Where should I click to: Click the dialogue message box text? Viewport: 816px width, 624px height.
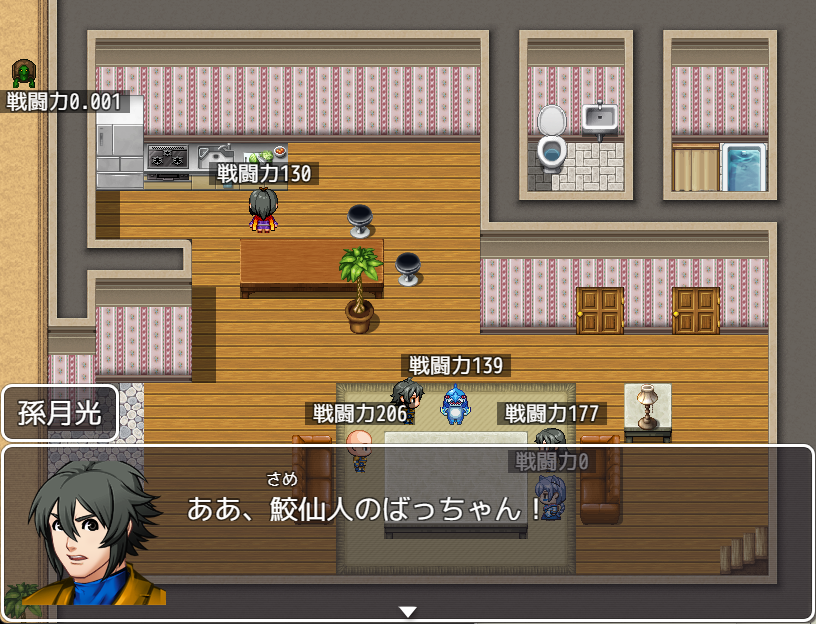coord(364,508)
